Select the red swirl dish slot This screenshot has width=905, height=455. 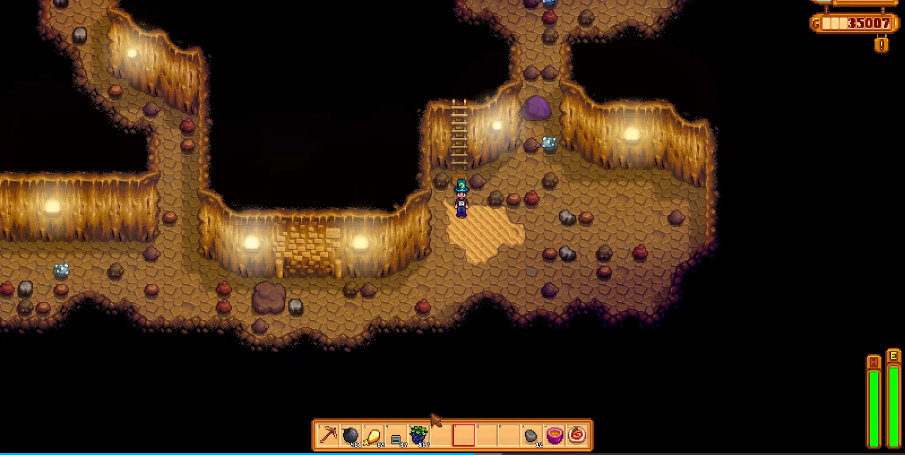[x=577, y=435]
